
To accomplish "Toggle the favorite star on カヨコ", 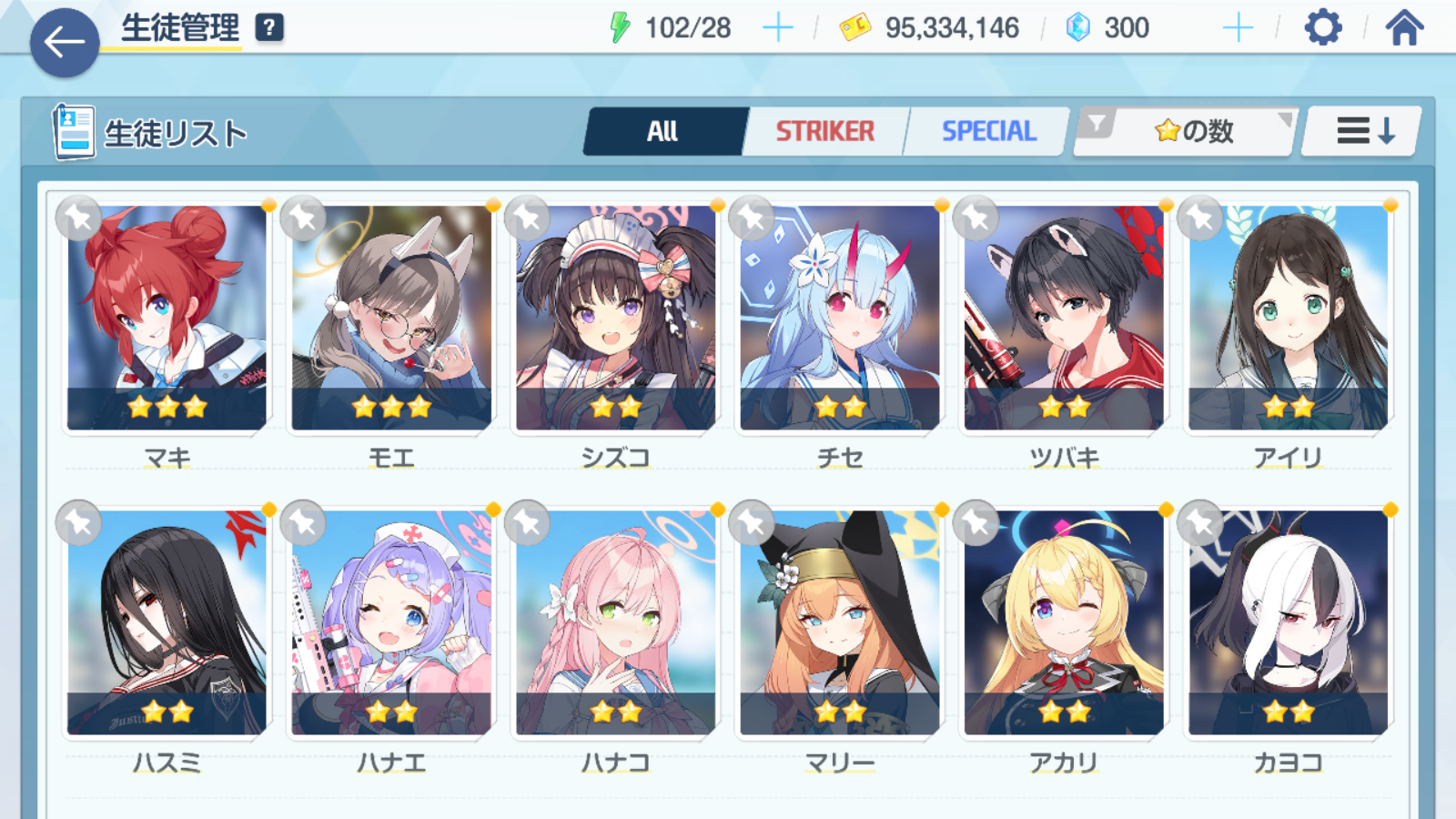I will (1200, 522).
